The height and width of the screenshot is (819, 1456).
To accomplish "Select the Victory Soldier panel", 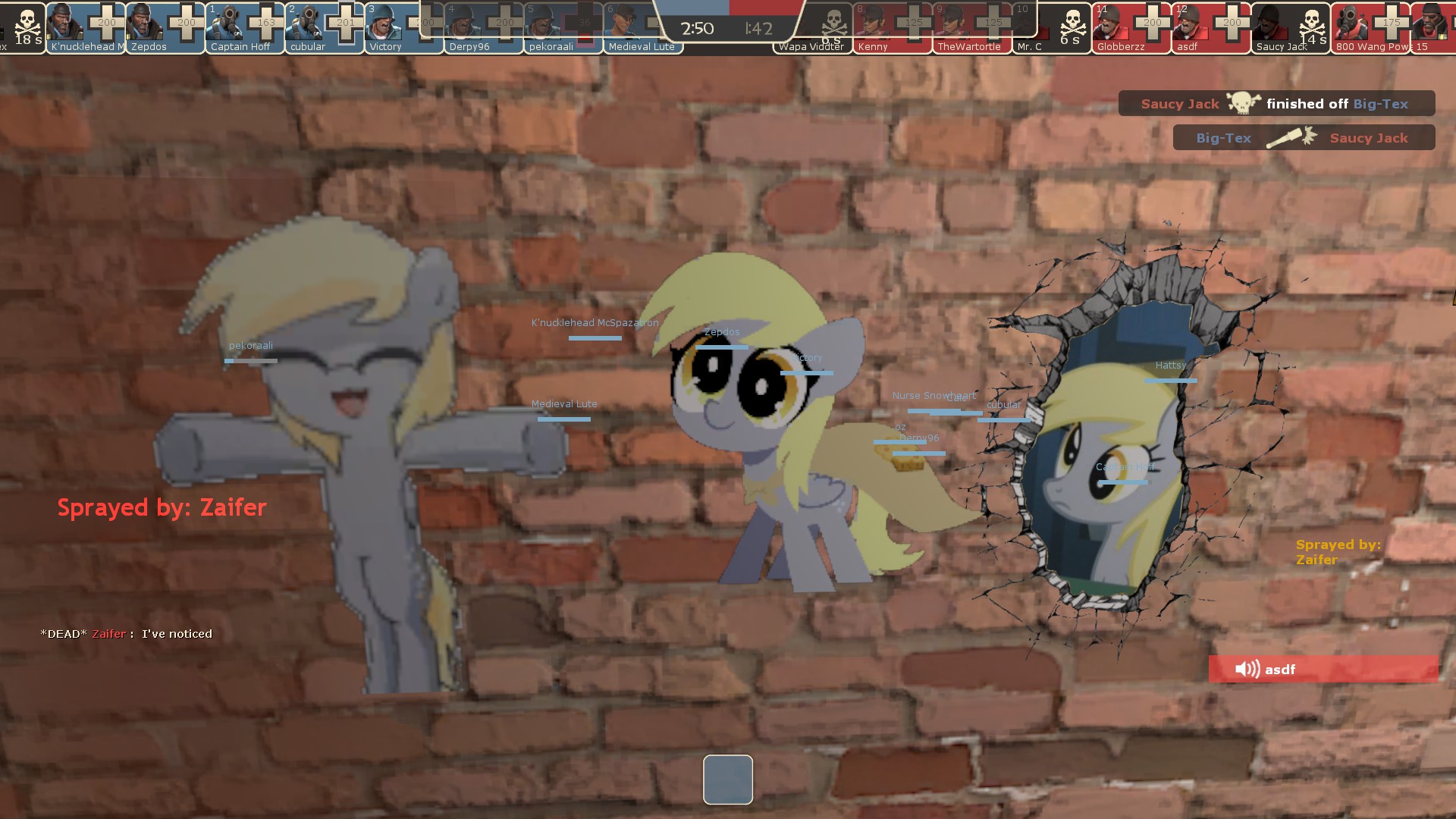I will click(x=403, y=27).
